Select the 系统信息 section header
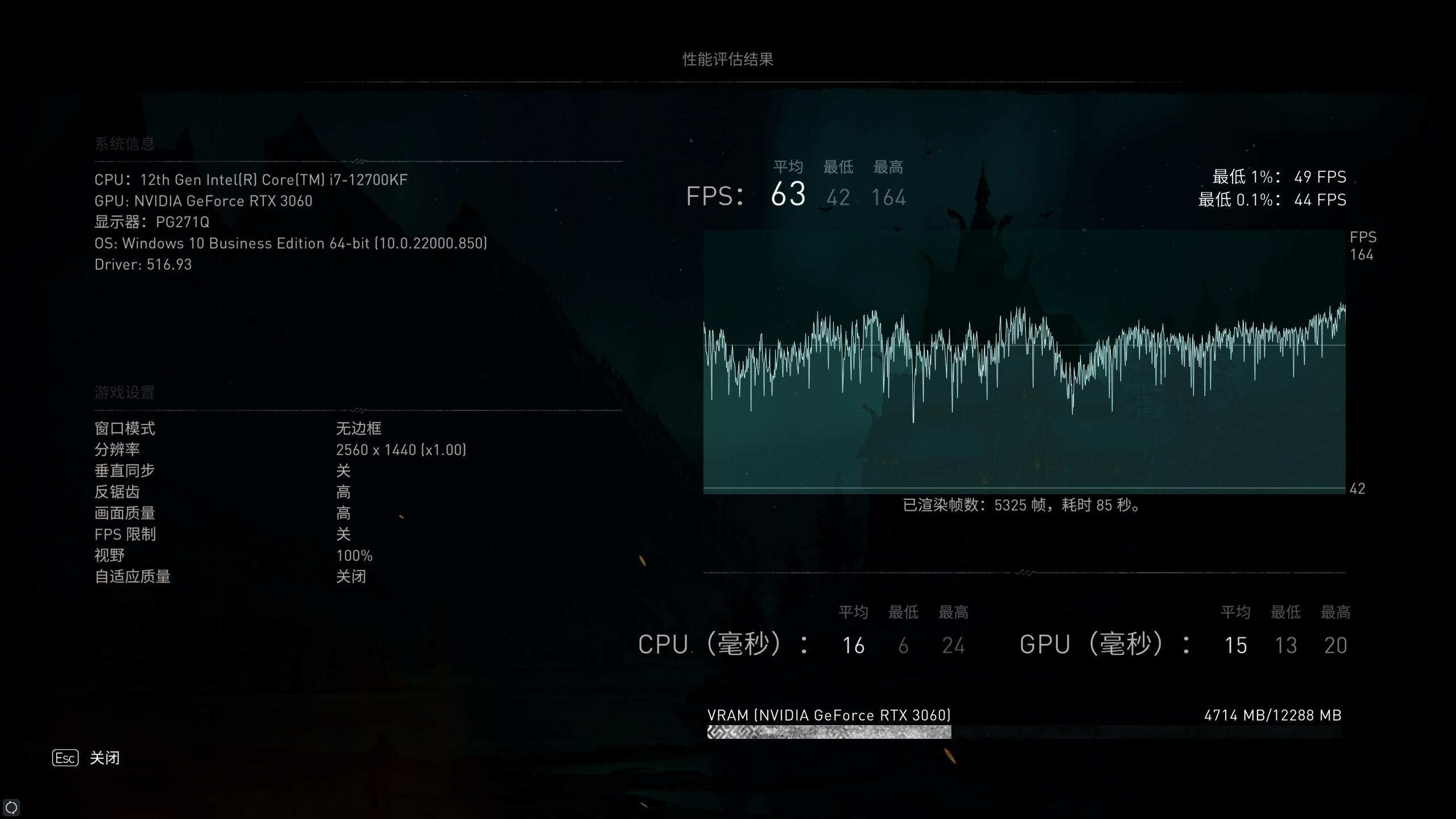 tap(125, 143)
